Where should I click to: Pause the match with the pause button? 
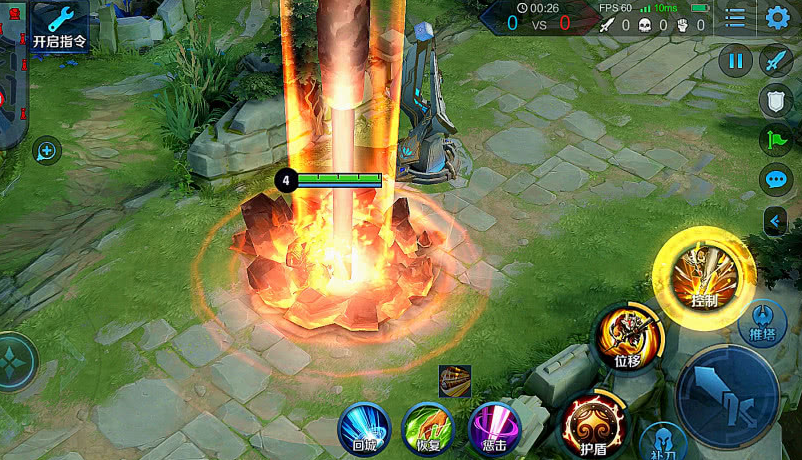735,61
